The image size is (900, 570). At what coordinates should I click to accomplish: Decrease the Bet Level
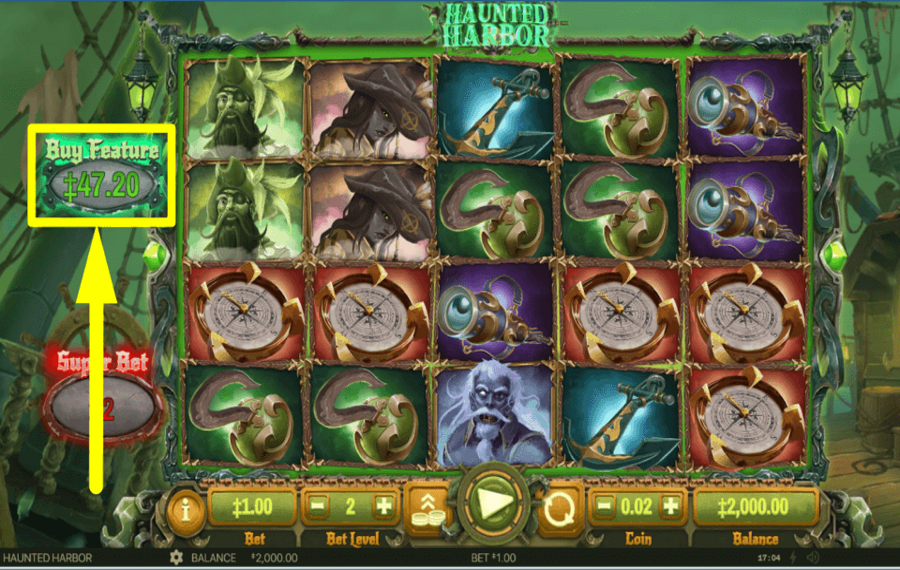coord(317,507)
